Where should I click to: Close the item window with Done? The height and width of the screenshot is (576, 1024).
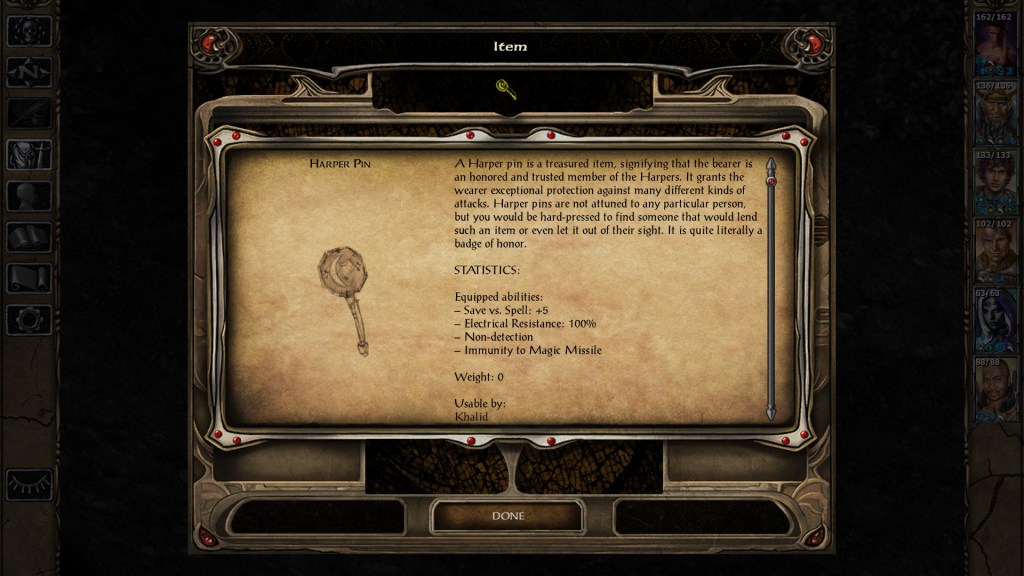(x=507, y=516)
